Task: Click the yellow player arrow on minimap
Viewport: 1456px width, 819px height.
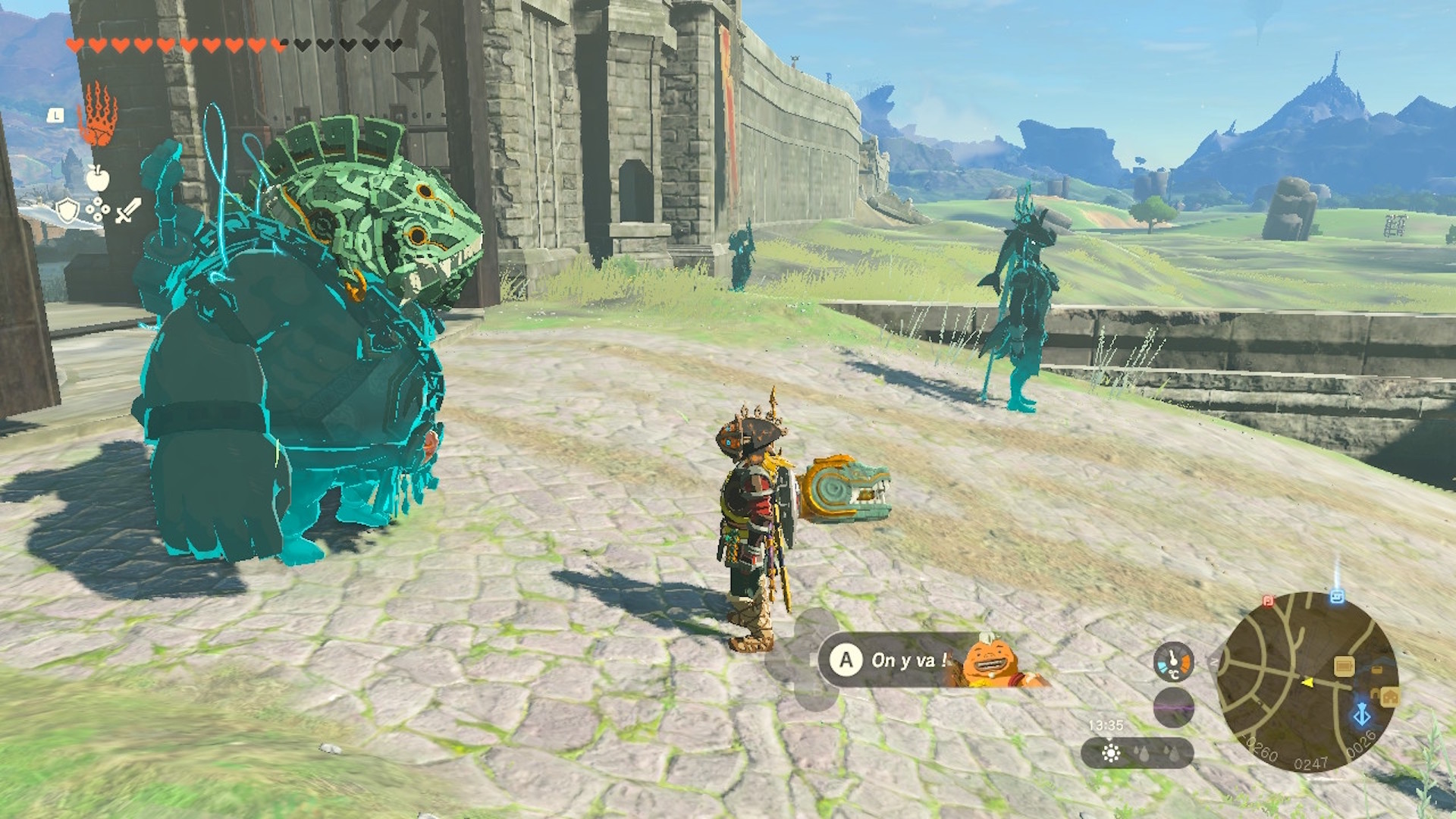Action: [x=1307, y=682]
